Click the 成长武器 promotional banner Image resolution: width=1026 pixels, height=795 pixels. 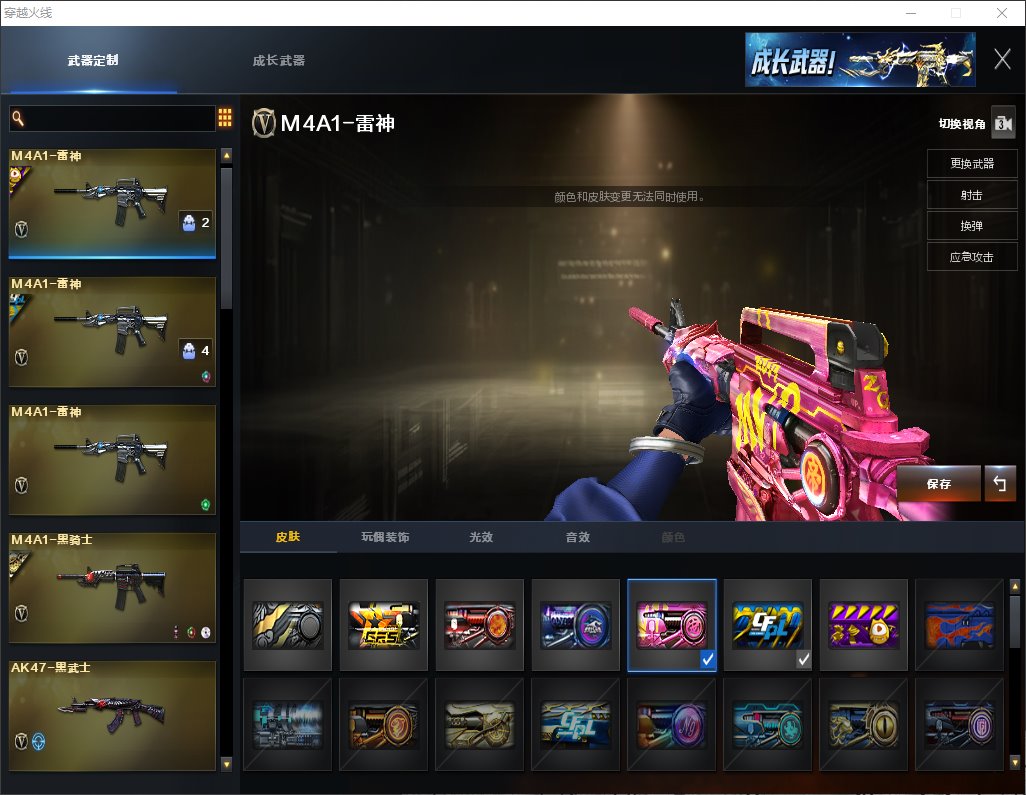pos(859,60)
